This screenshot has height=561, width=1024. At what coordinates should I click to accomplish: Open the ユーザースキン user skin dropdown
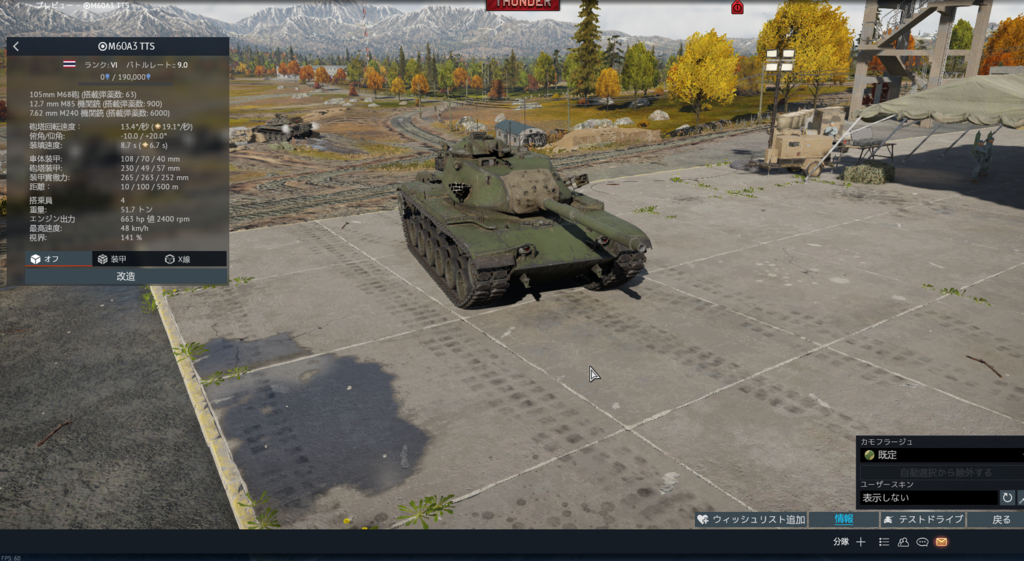point(927,497)
